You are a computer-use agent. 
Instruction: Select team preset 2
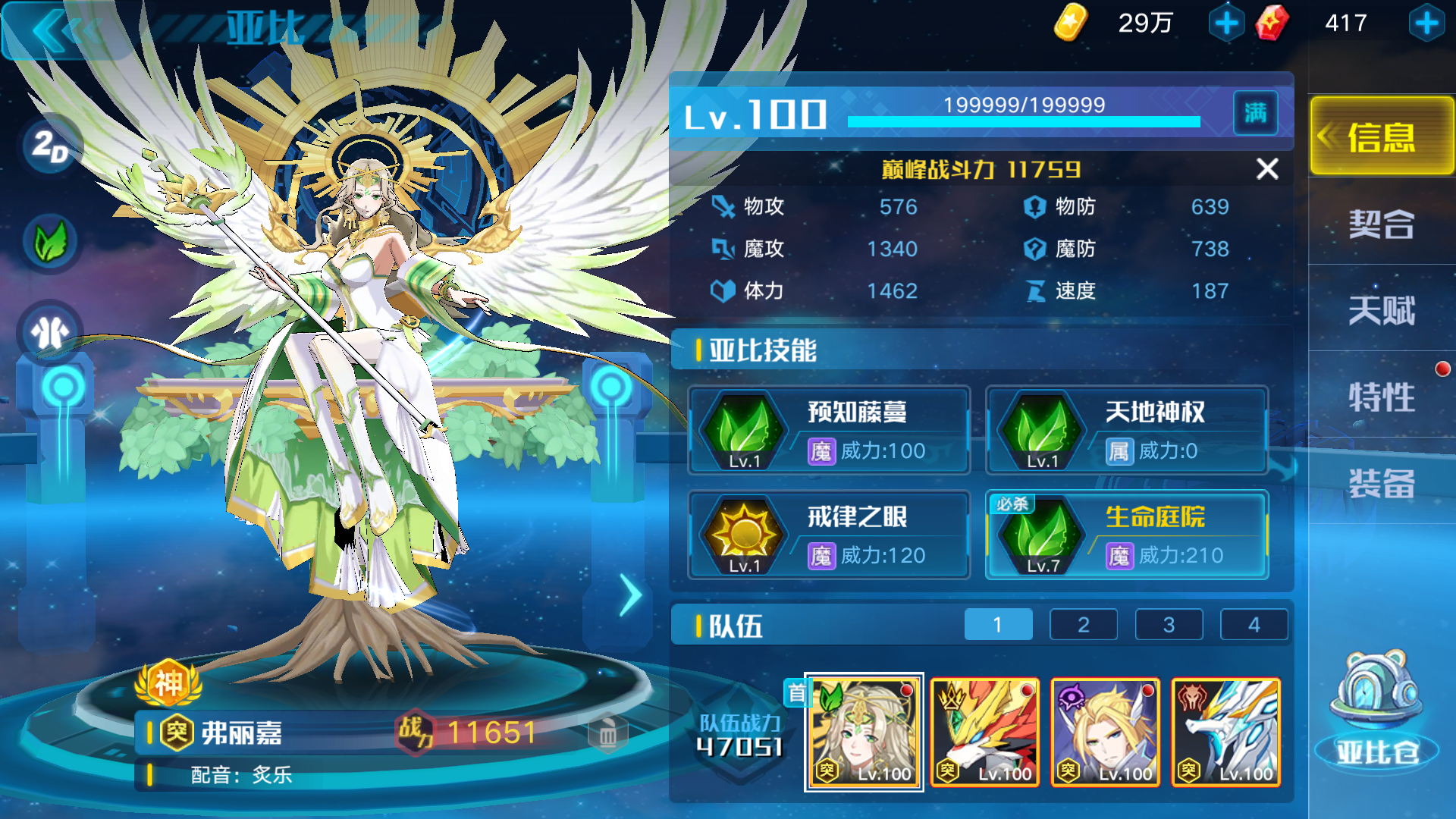(1083, 624)
